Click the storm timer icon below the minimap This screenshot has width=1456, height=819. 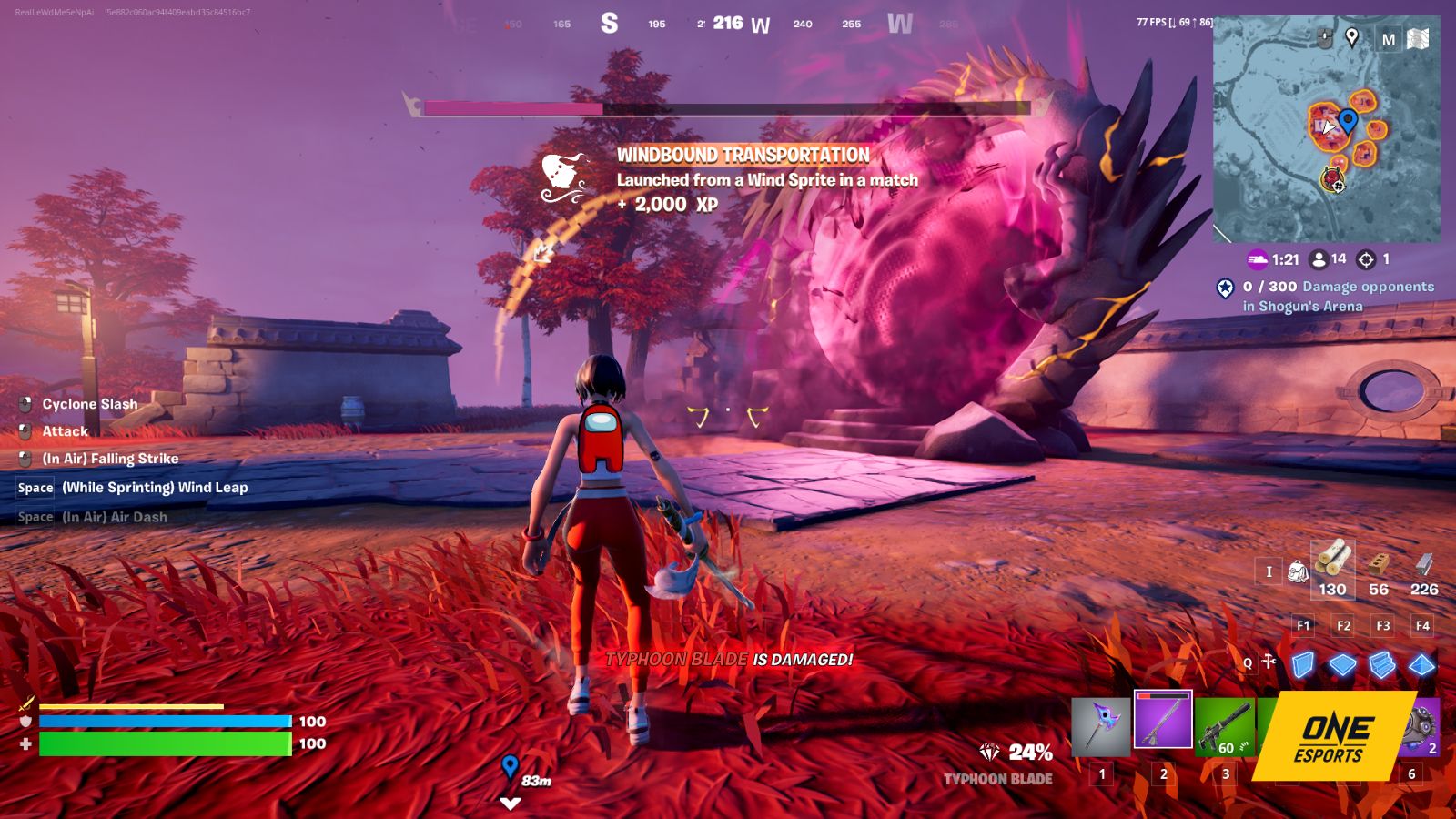click(1259, 258)
